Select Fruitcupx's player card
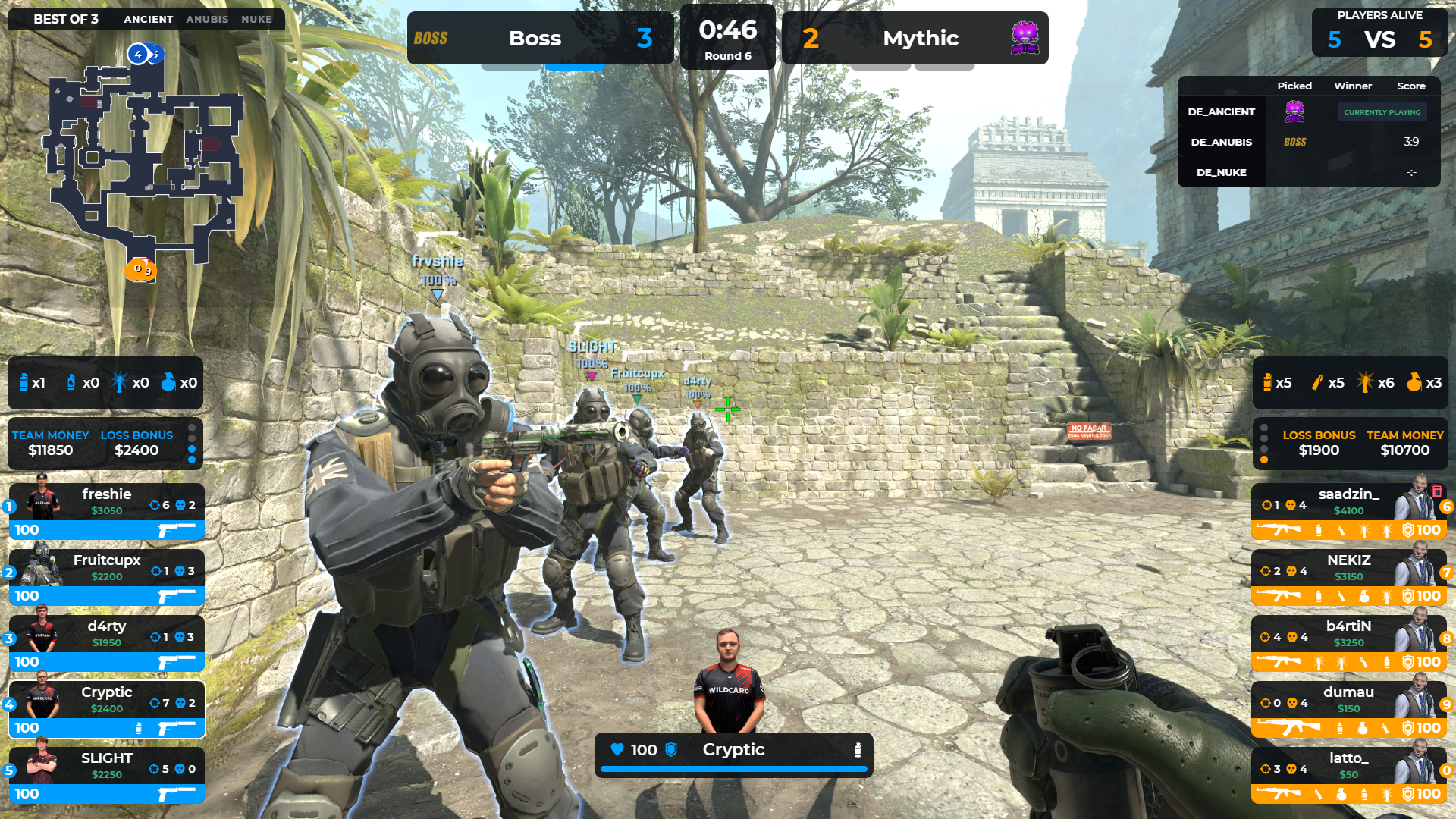The image size is (1456, 819). pos(106,576)
